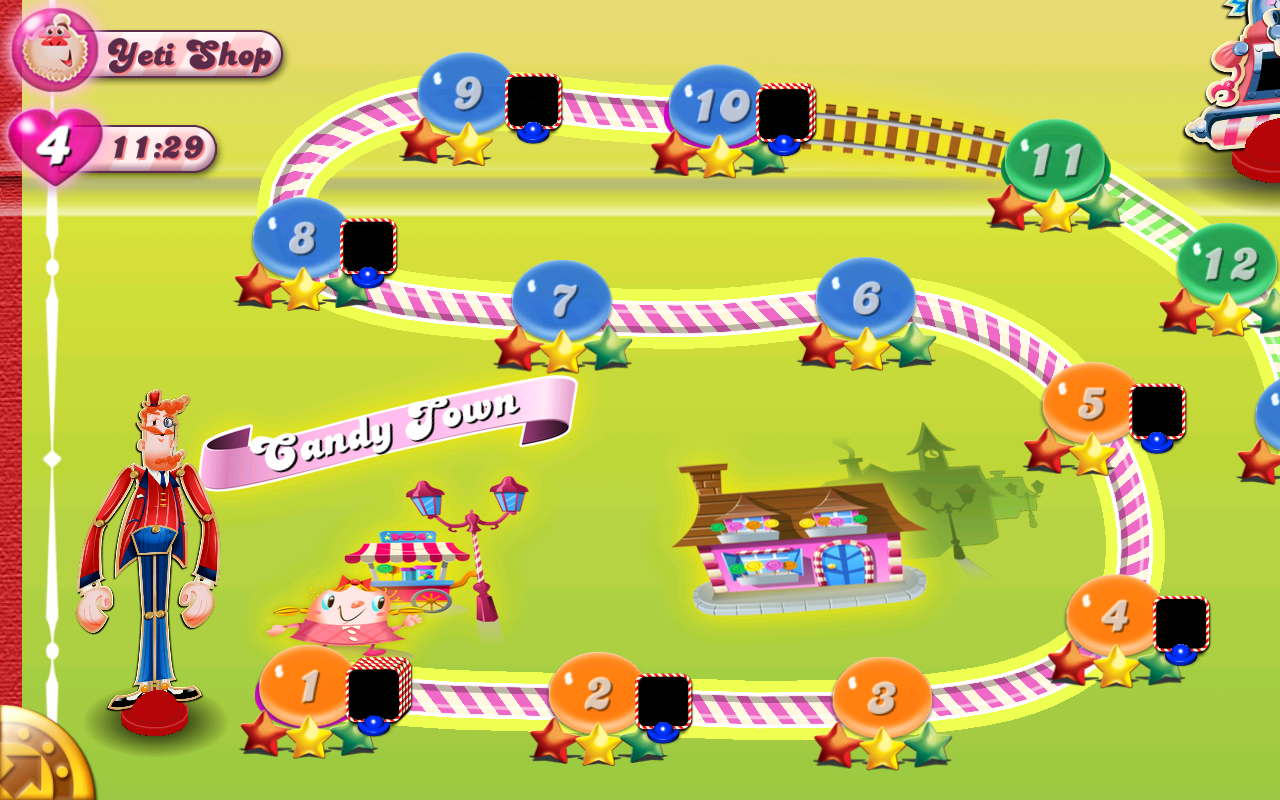Viewport: 1280px width, 800px height.
Task: Tap the heart lives counter
Action: [x=55, y=145]
